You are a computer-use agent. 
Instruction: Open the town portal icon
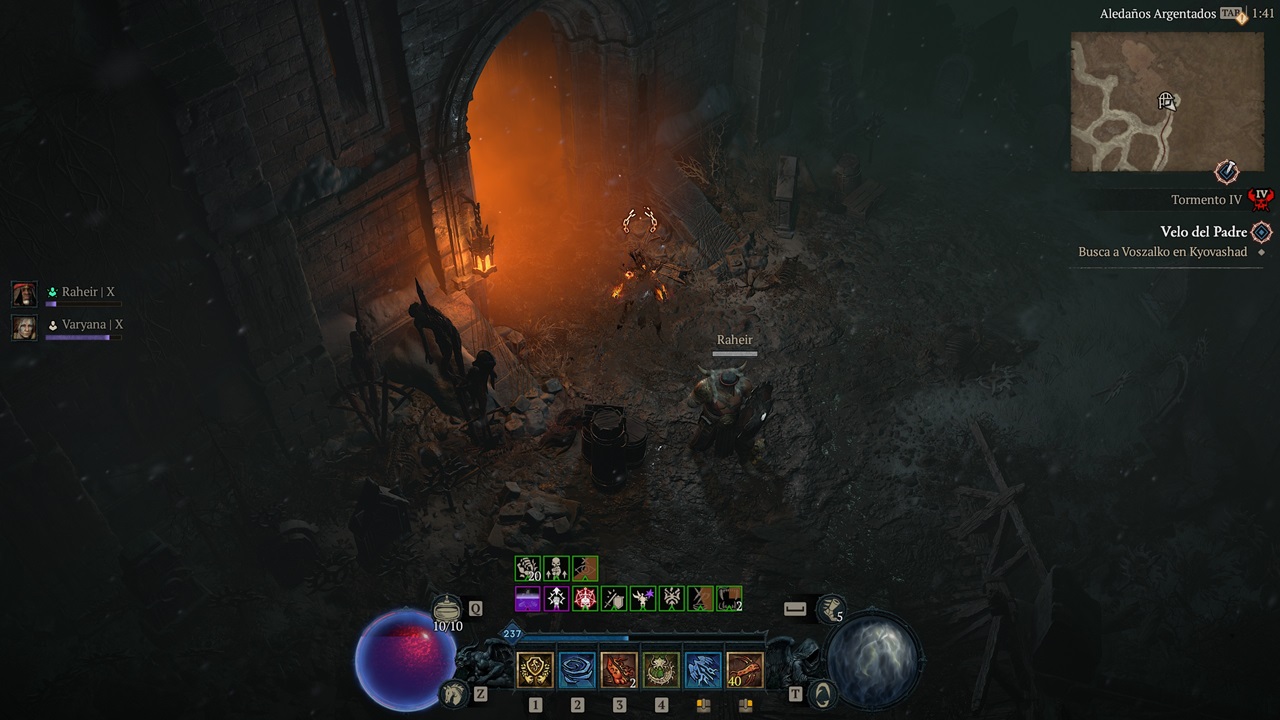point(822,692)
